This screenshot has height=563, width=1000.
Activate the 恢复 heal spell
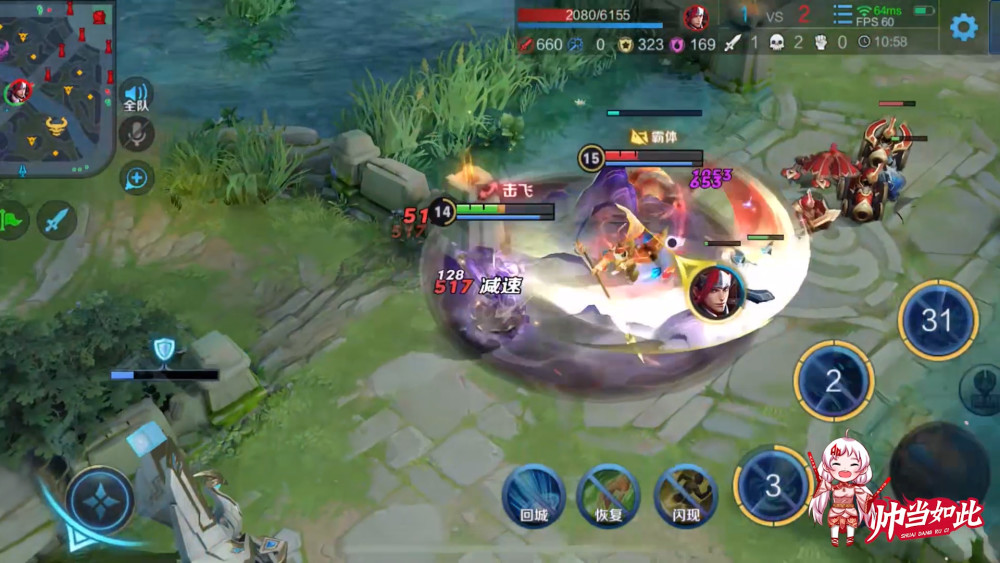point(608,495)
